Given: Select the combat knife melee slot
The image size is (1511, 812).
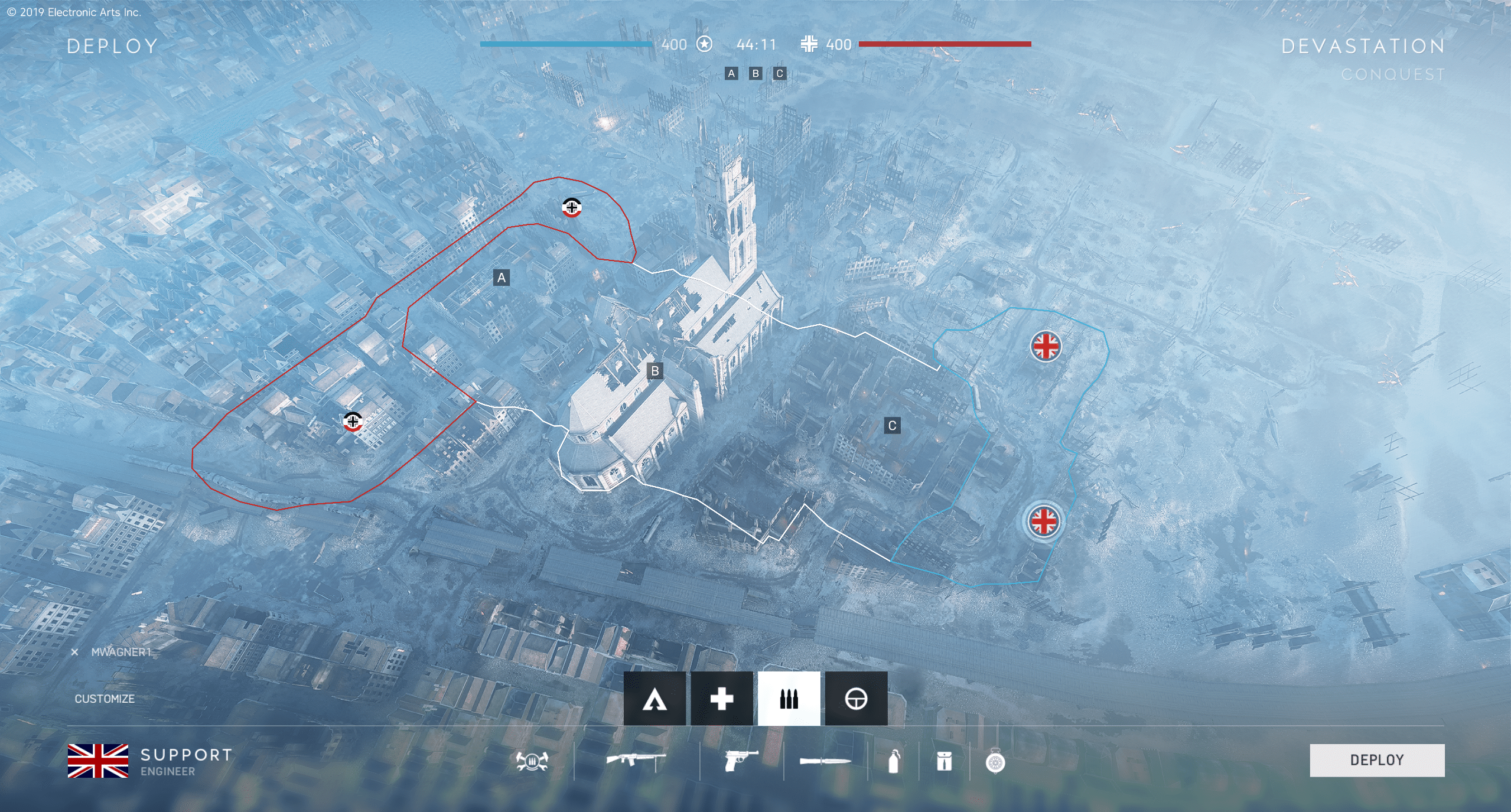Looking at the screenshot, I should (x=825, y=761).
